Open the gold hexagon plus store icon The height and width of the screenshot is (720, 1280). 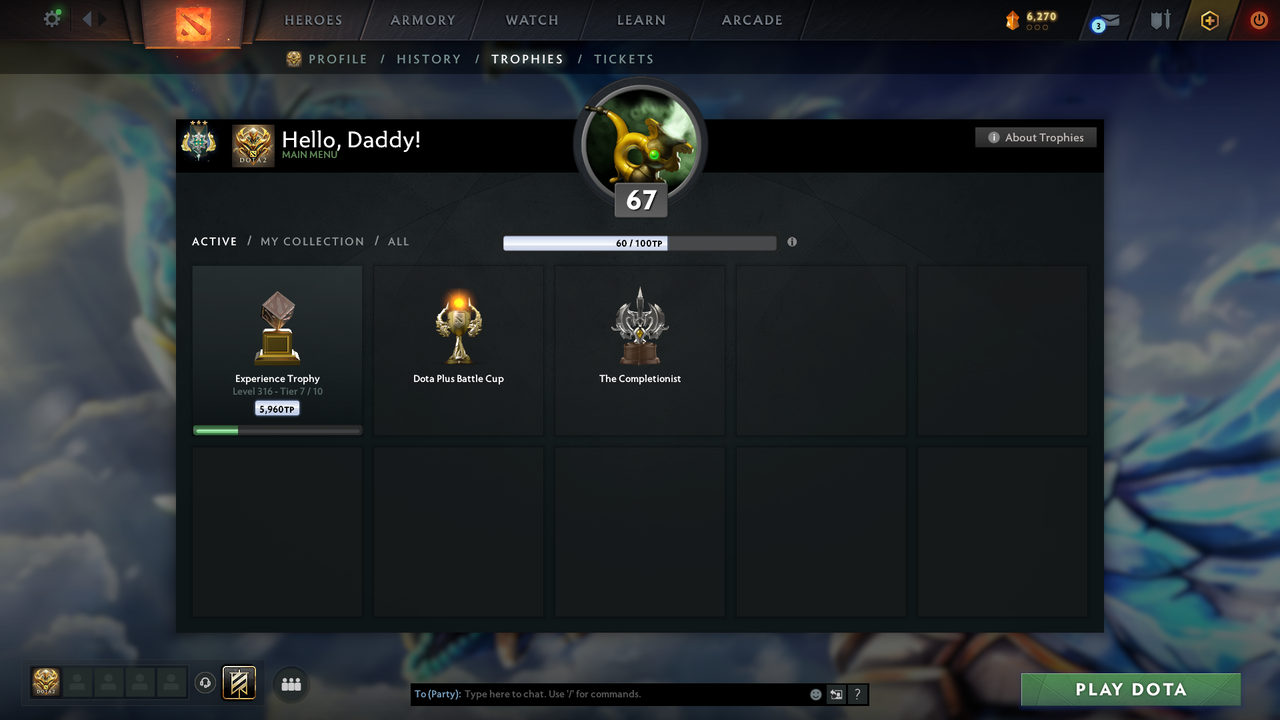(1209, 21)
